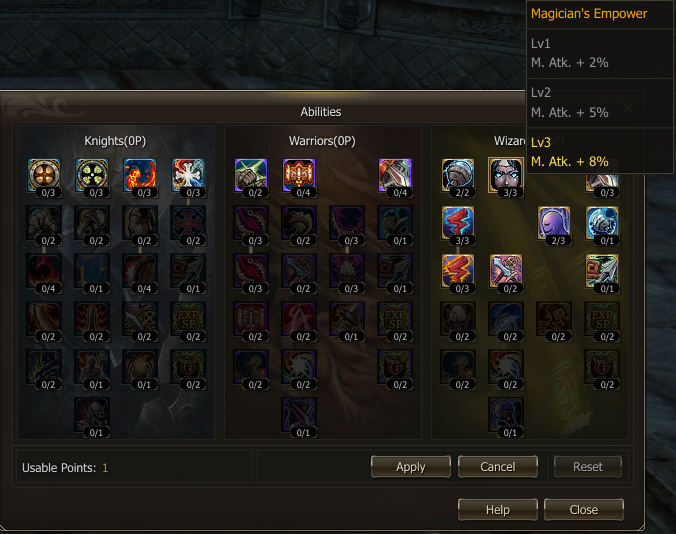Apply the ability point changes

(410, 466)
